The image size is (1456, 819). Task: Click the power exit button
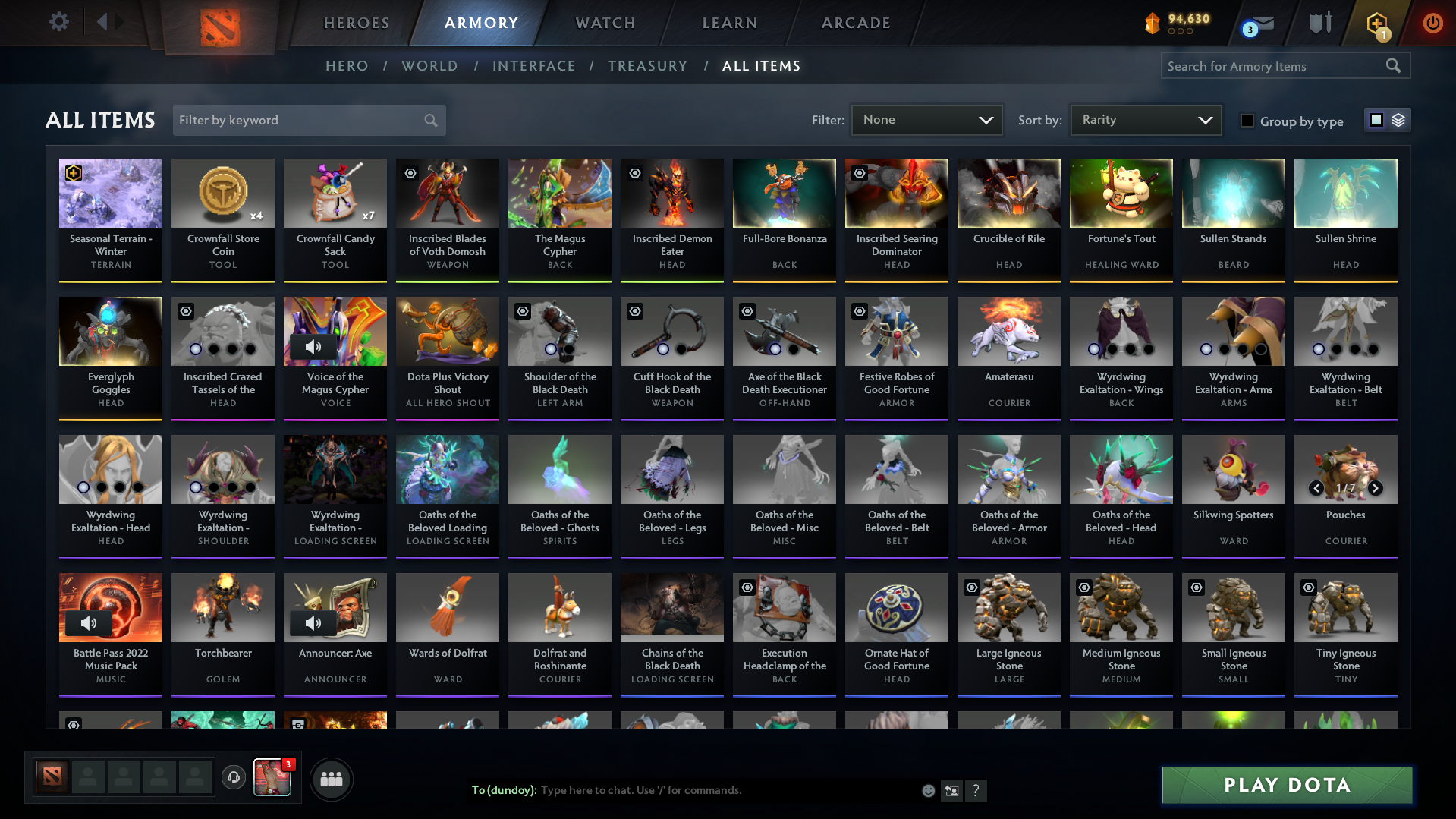pos(1432,24)
